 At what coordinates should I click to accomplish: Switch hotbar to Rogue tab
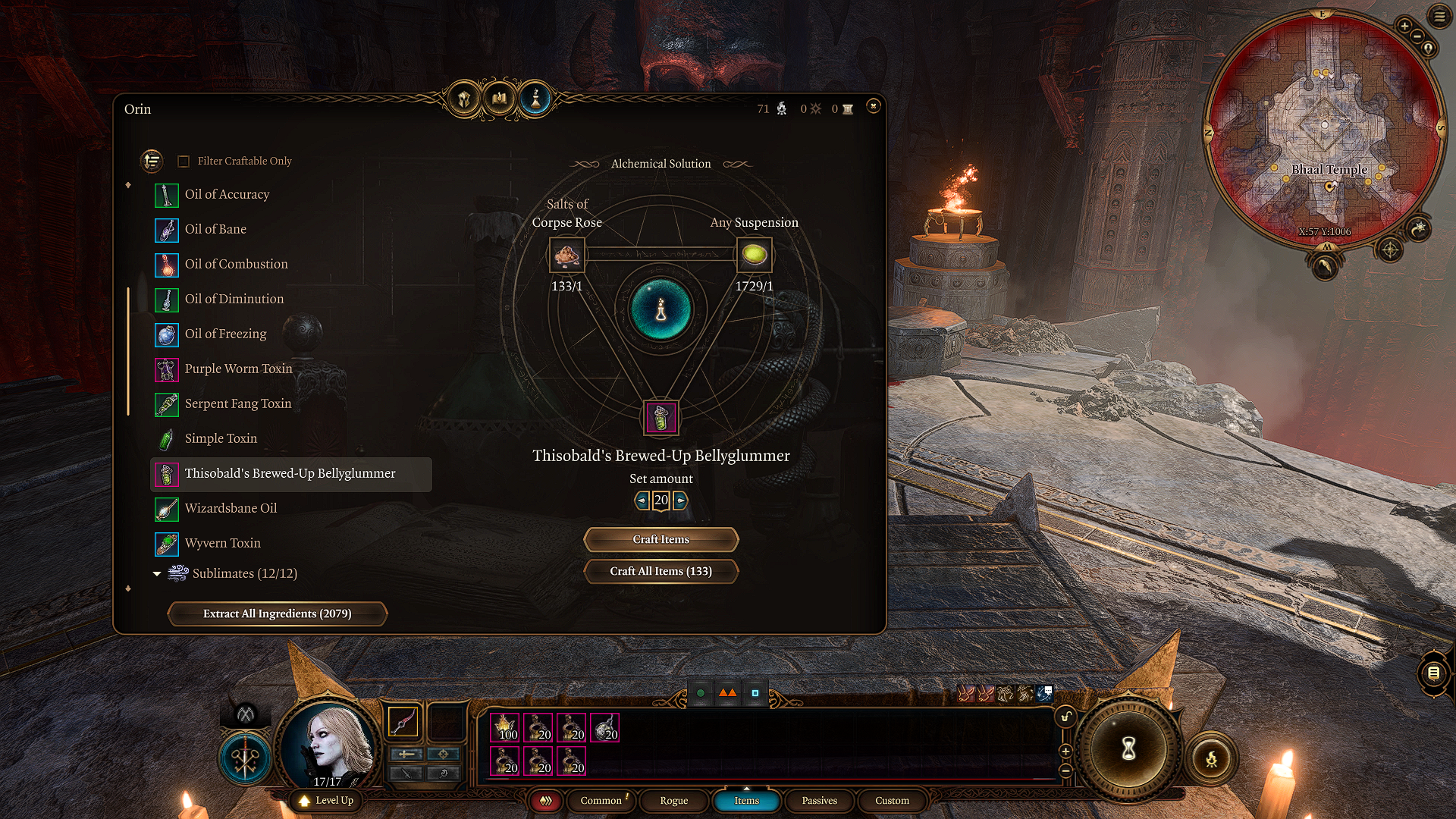[x=673, y=801]
